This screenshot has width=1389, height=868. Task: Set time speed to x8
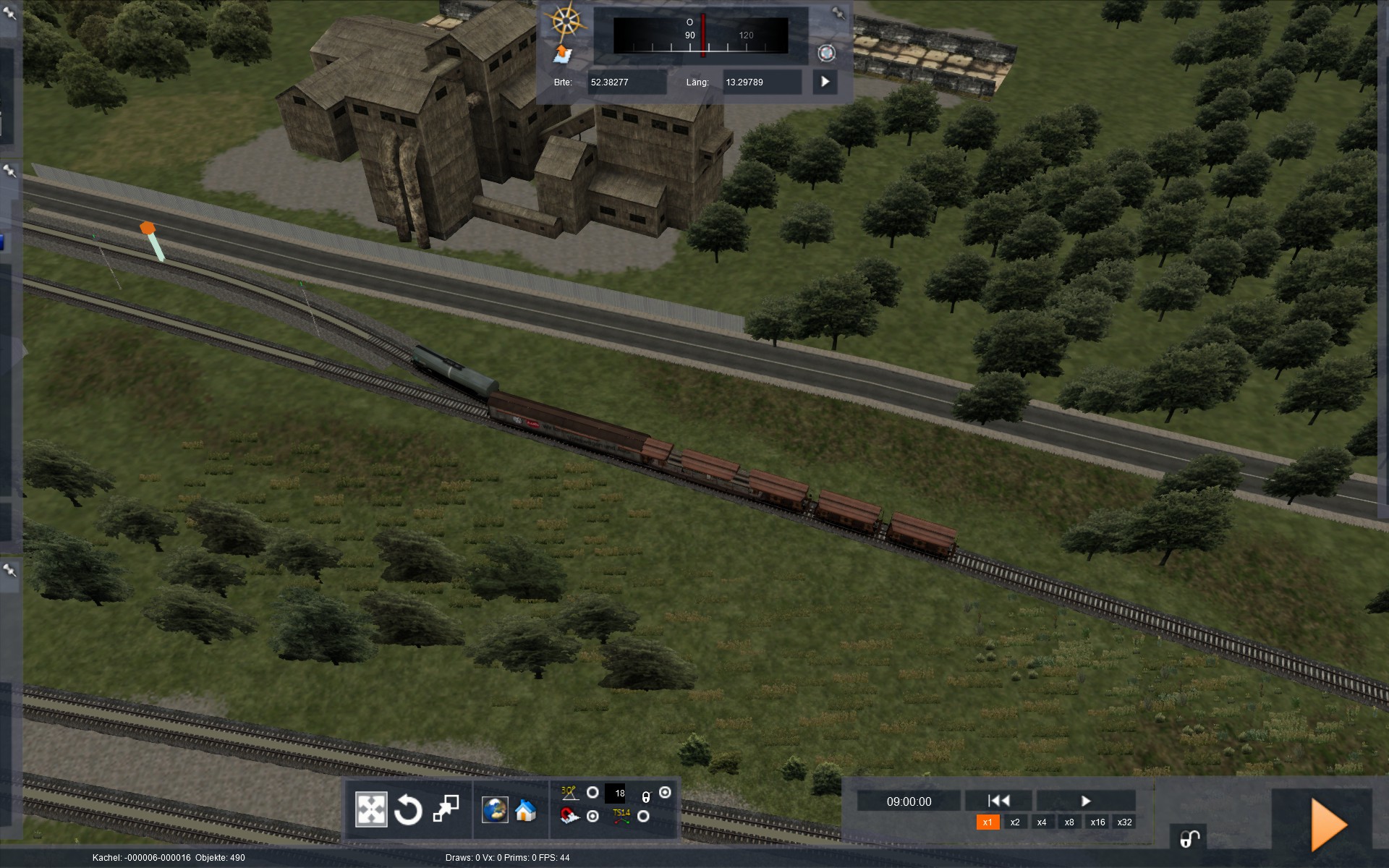[1069, 822]
